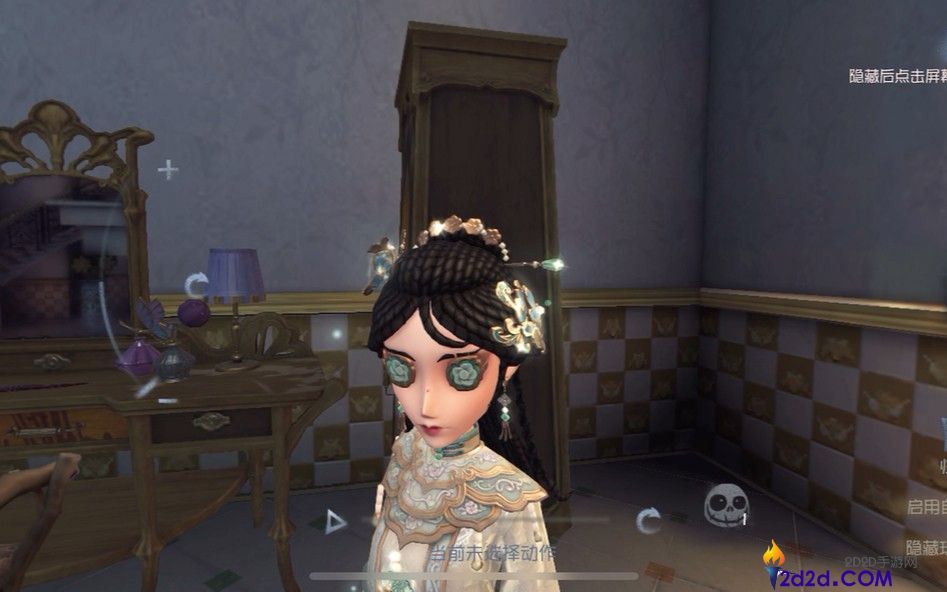The image size is (947, 592).
Task: Tap the white plus icon
Action: click(x=168, y=170)
